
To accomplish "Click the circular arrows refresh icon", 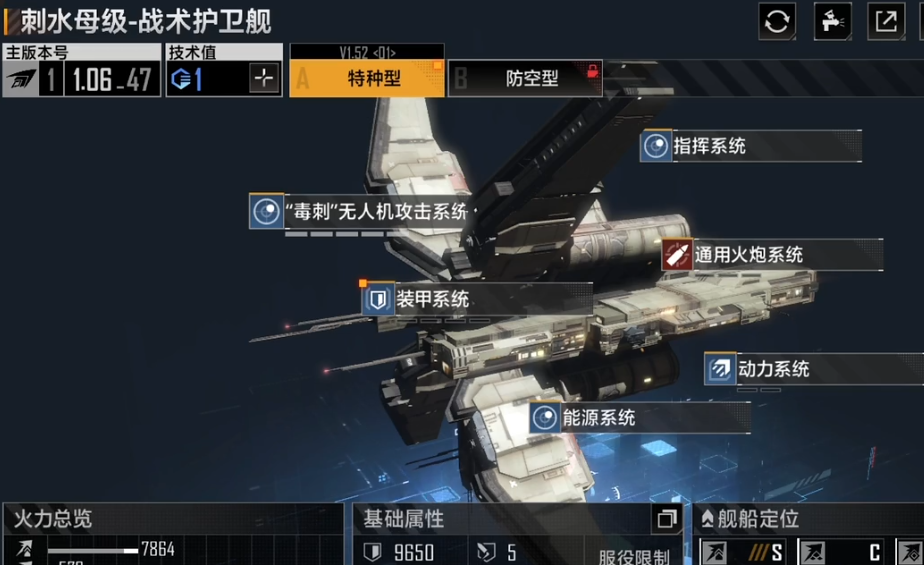I will coord(777,21).
